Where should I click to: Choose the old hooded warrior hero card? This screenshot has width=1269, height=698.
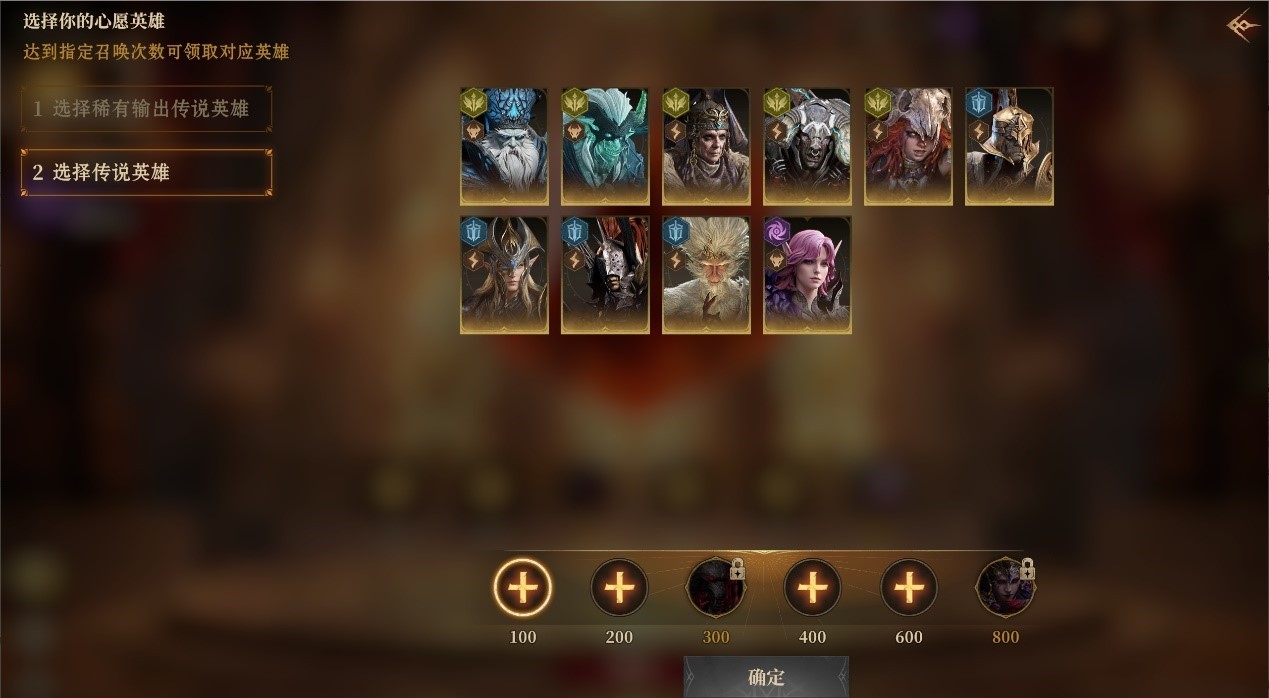tap(706, 146)
